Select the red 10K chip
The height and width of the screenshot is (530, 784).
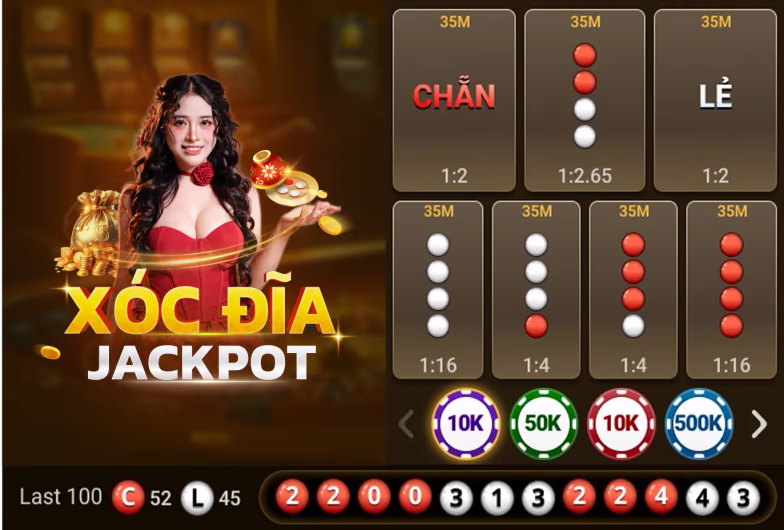[x=621, y=423]
